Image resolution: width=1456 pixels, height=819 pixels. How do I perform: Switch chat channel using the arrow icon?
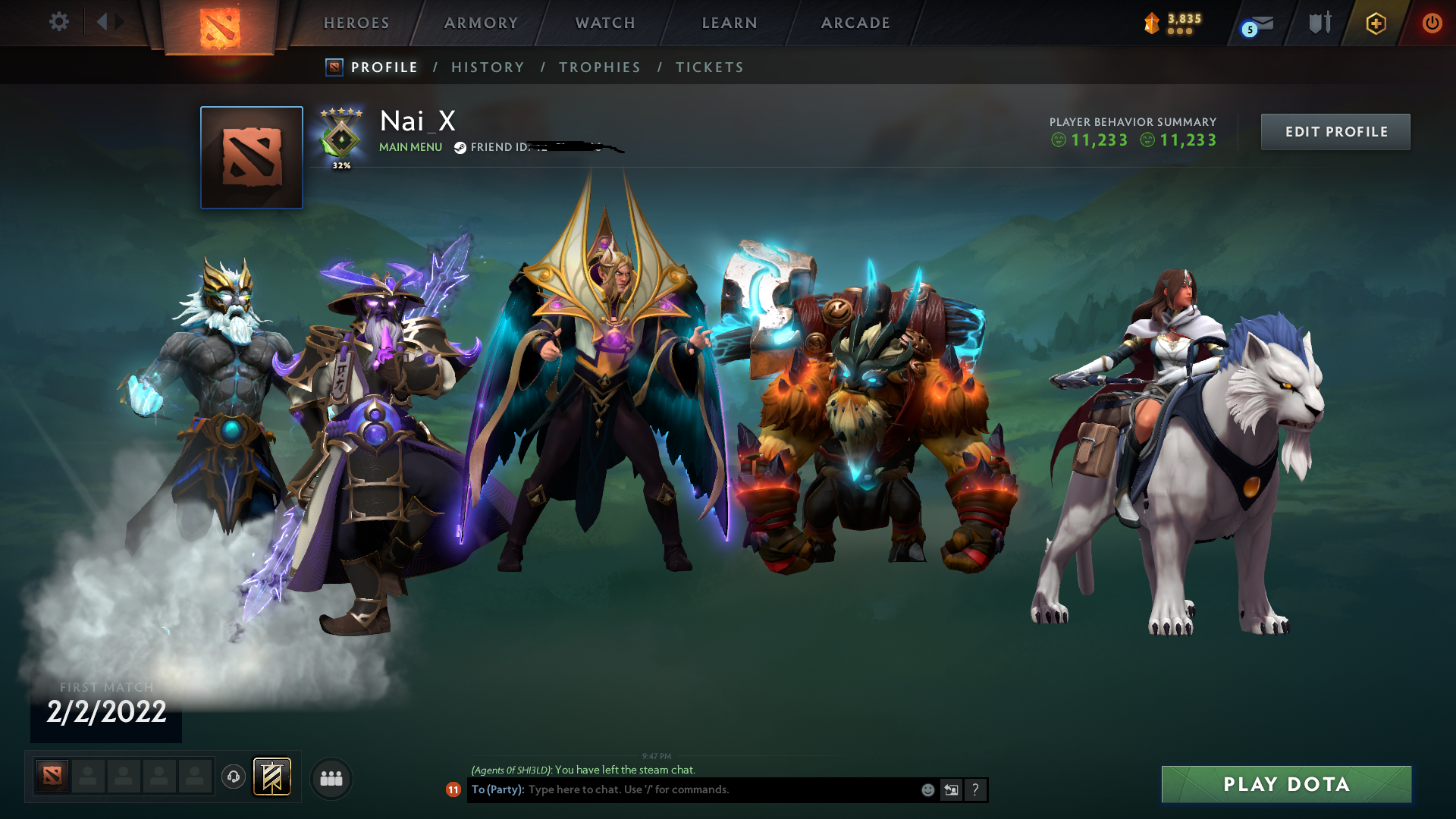(951, 789)
